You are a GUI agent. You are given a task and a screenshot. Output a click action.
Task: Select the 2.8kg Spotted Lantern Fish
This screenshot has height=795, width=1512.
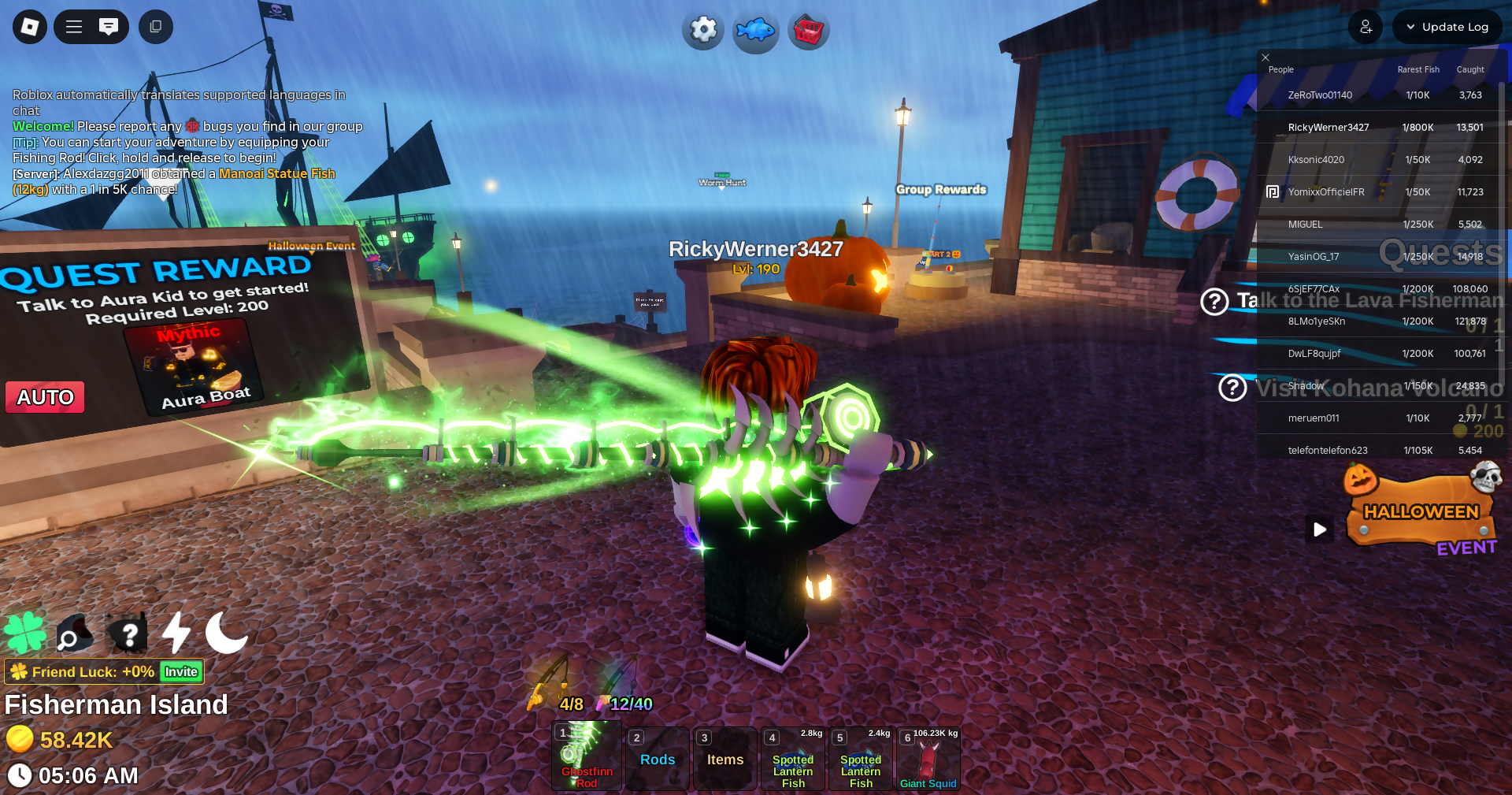tap(793, 759)
